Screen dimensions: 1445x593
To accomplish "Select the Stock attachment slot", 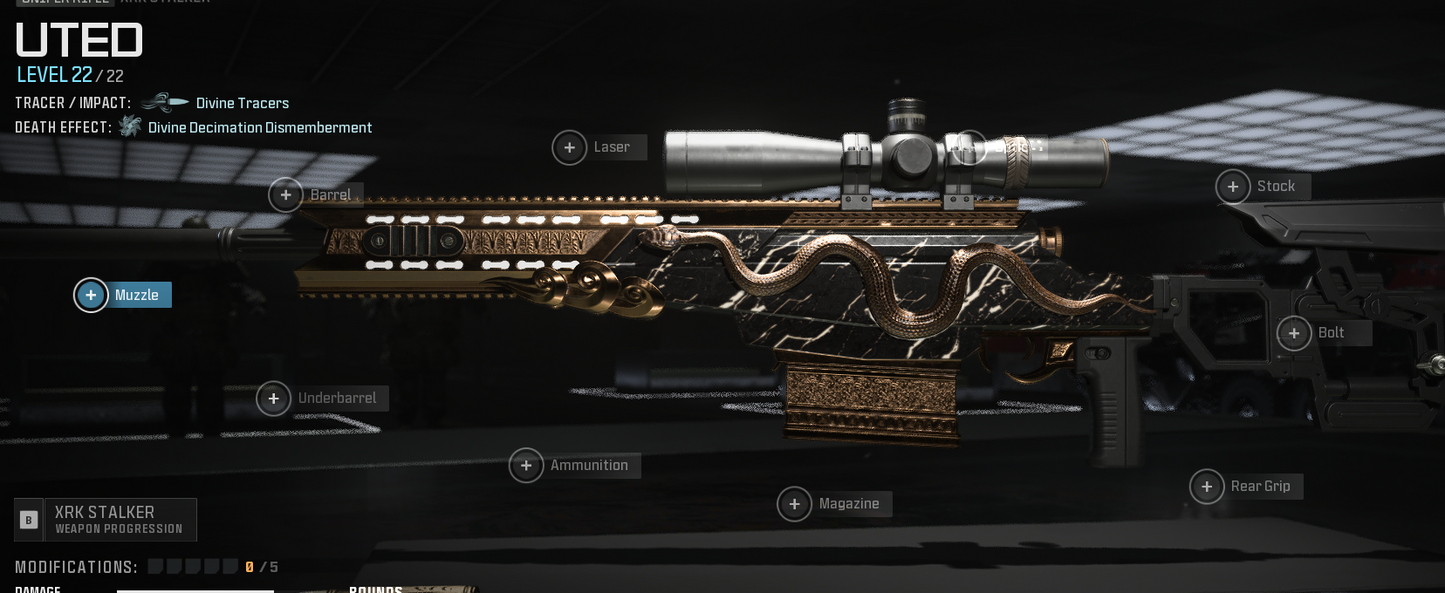I will click(1233, 187).
